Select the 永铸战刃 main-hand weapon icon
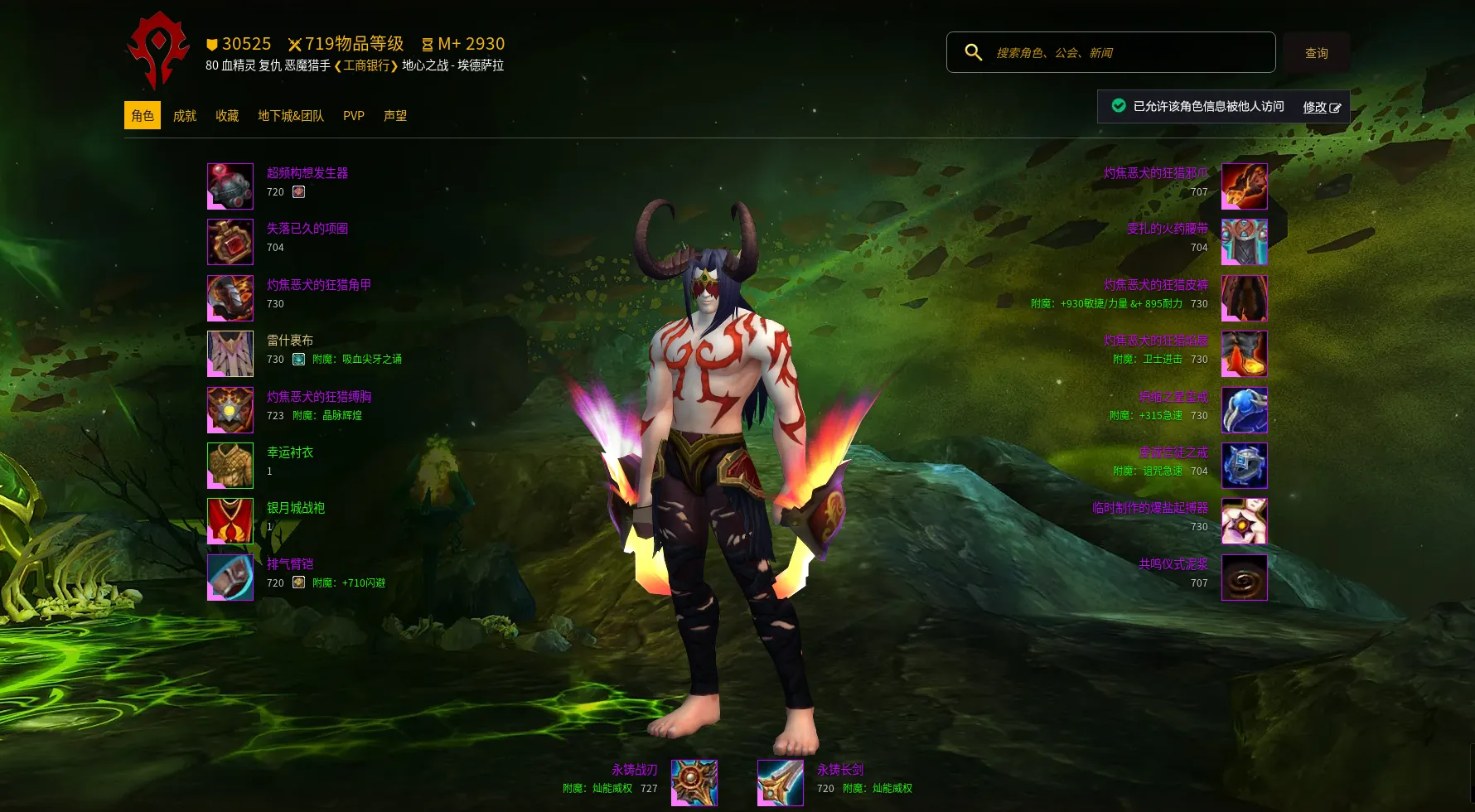1475x812 pixels. (x=694, y=783)
